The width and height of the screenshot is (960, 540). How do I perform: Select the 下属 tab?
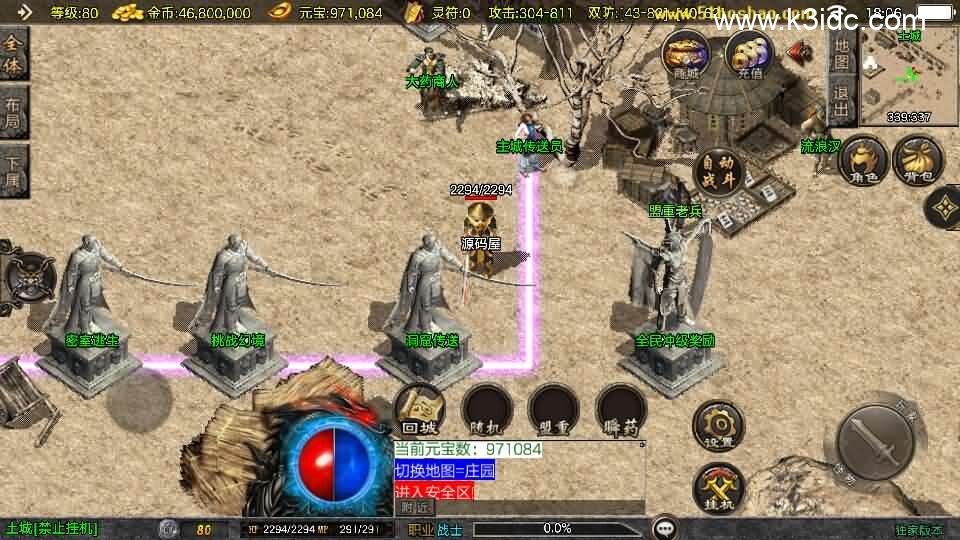tap(13, 170)
